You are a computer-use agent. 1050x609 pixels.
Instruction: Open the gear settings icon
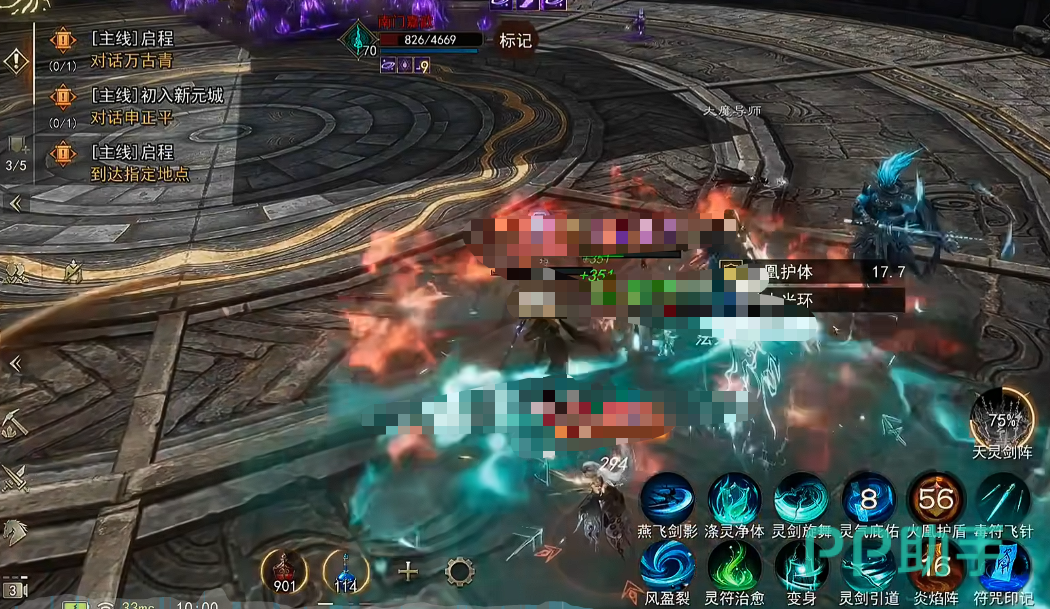(x=459, y=572)
